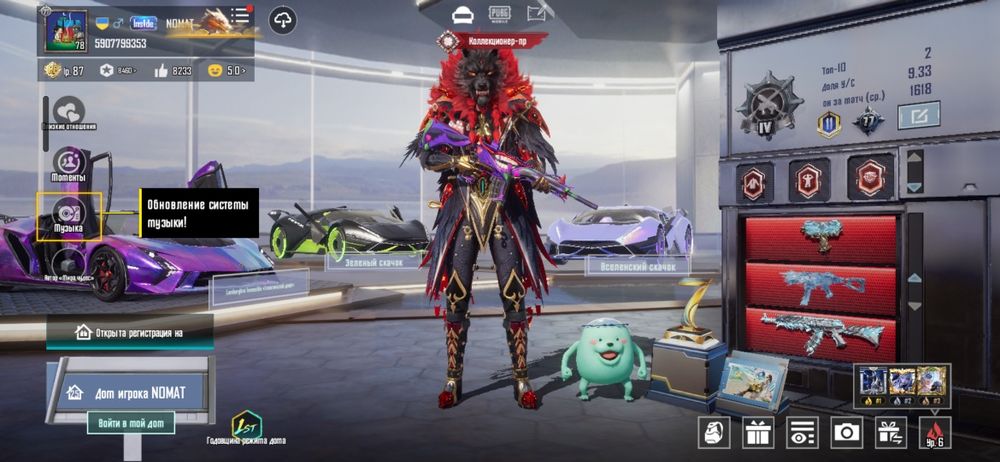Open the gift box icon
Viewport: 1000px width, 462px height.
tap(758, 432)
